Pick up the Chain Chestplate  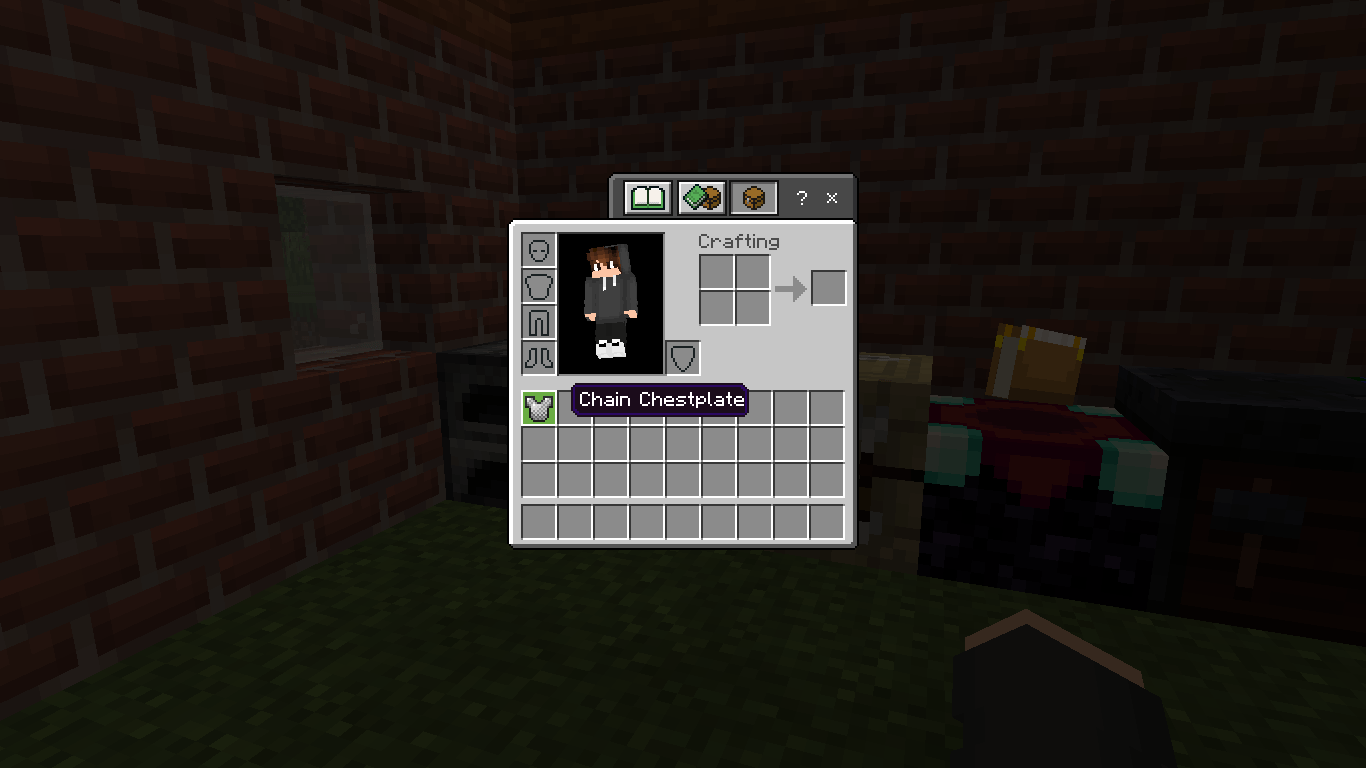[537, 406]
